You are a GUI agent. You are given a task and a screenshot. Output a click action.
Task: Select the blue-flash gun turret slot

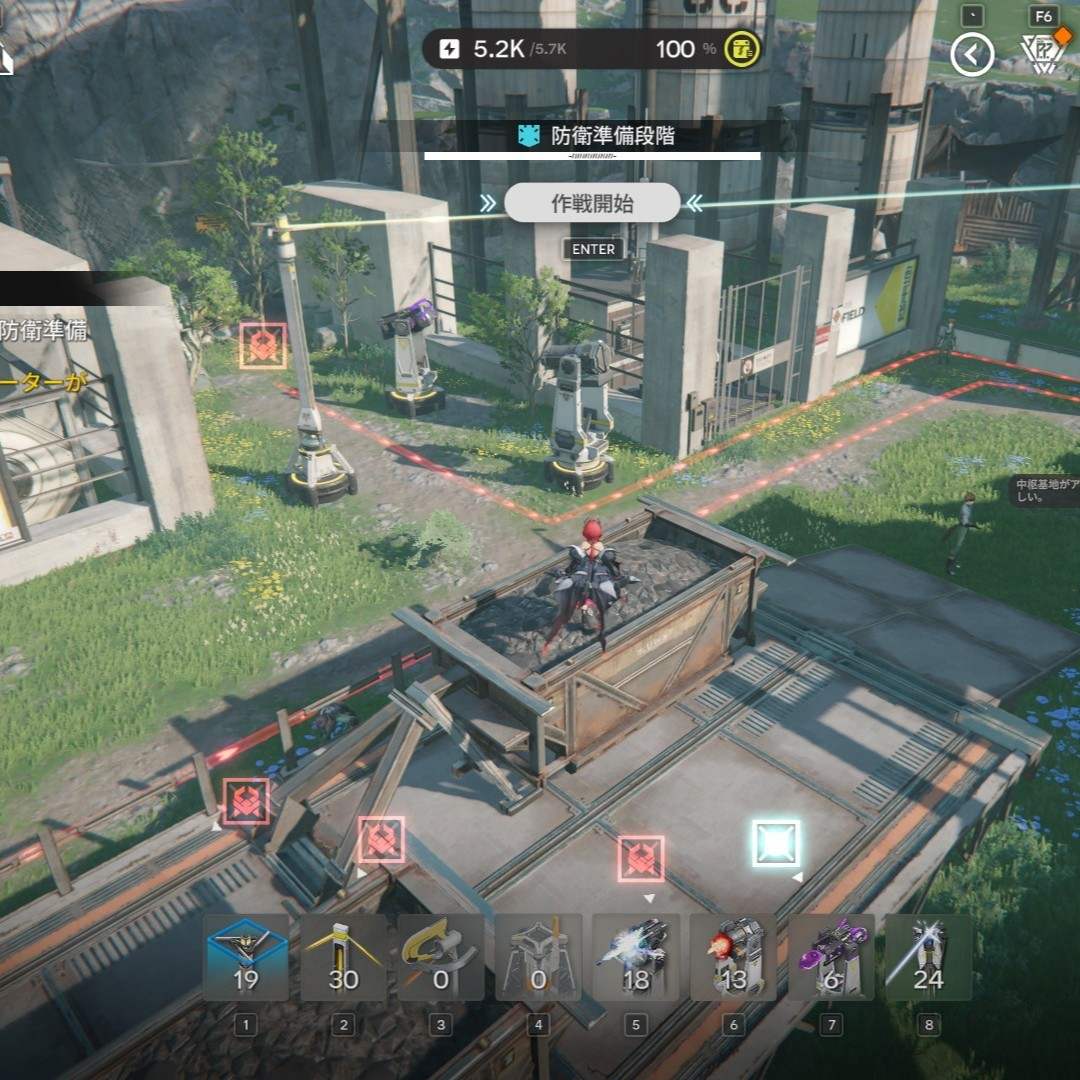tap(636, 957)
